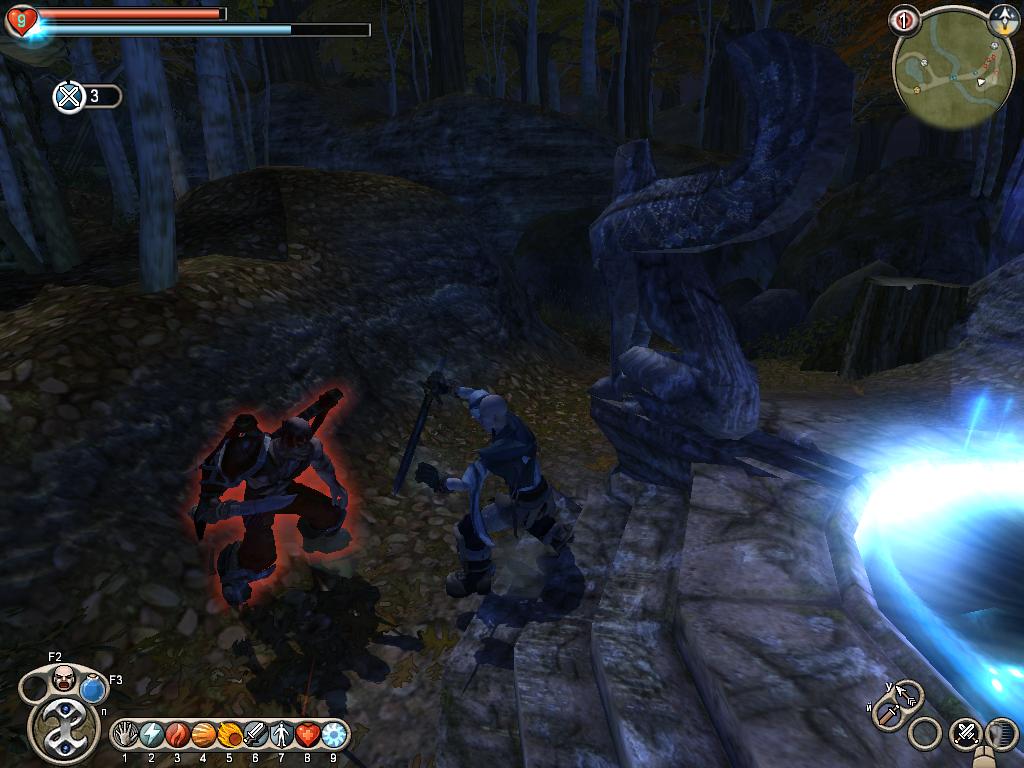Drink the blue mana potion

click(94, 689)
